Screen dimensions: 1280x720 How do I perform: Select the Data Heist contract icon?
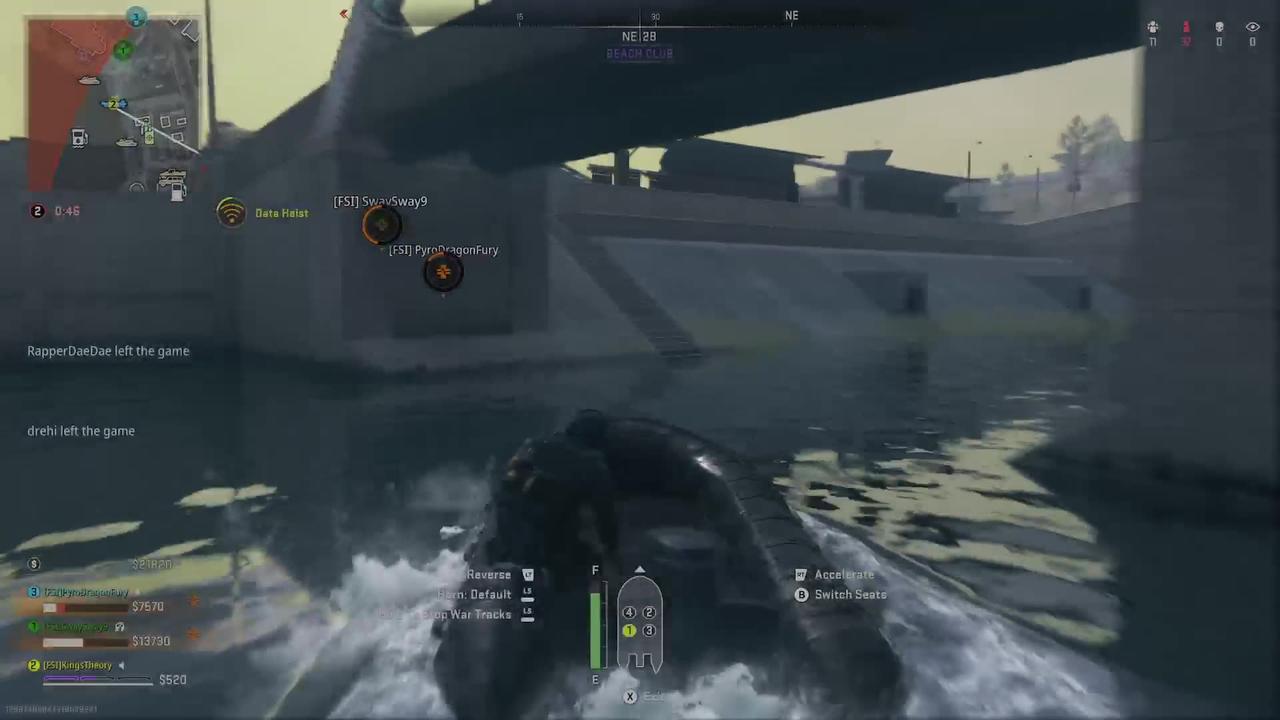[x=231, y=212]
